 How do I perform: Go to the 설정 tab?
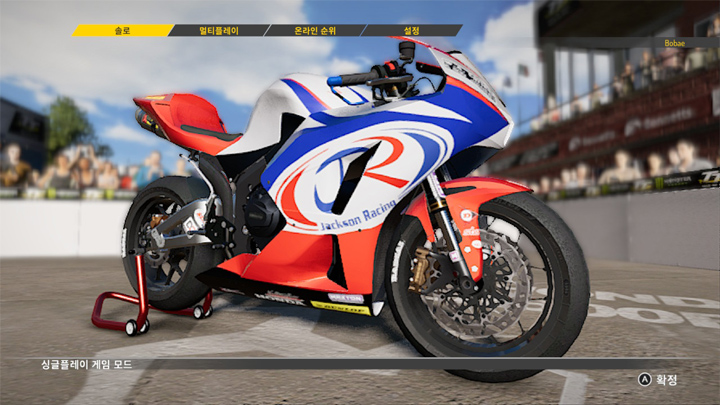tap(411, 31)
